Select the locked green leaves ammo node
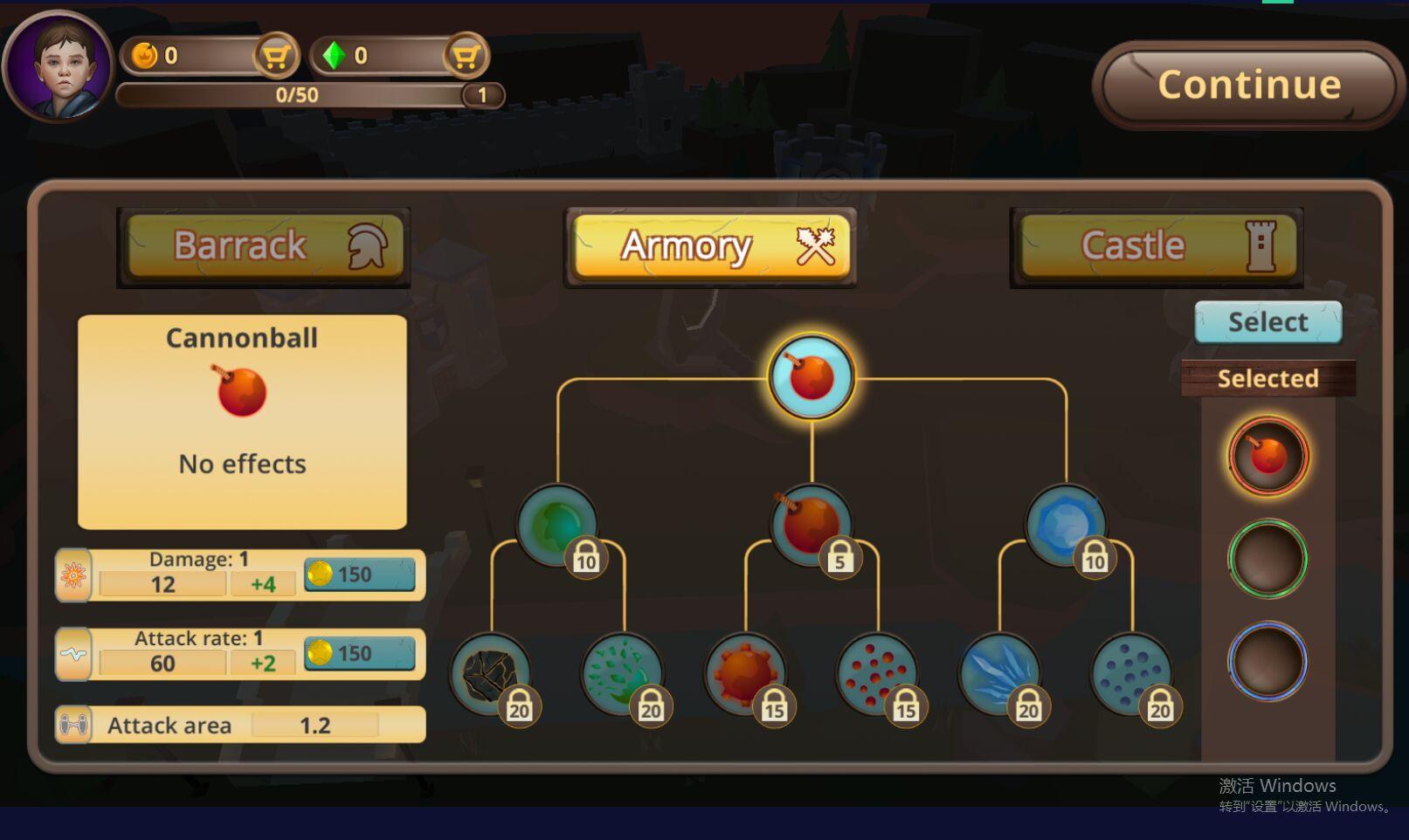This screenshot has height=840, width=1409. 622,673
